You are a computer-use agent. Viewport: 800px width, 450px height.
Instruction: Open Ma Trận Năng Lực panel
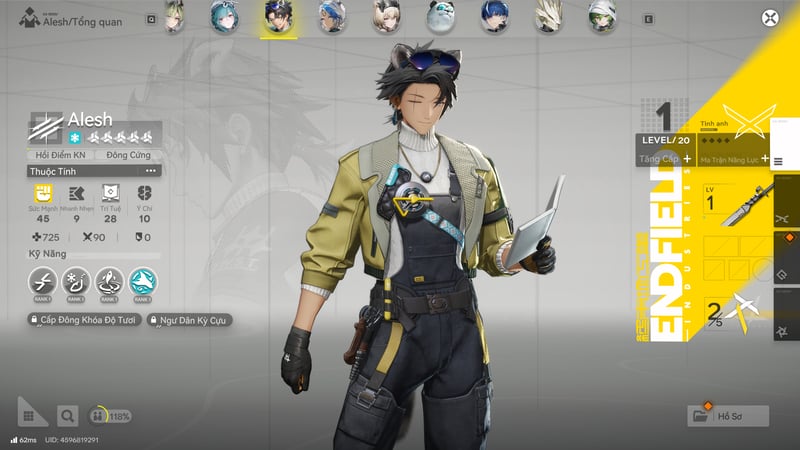coord(735,158)
